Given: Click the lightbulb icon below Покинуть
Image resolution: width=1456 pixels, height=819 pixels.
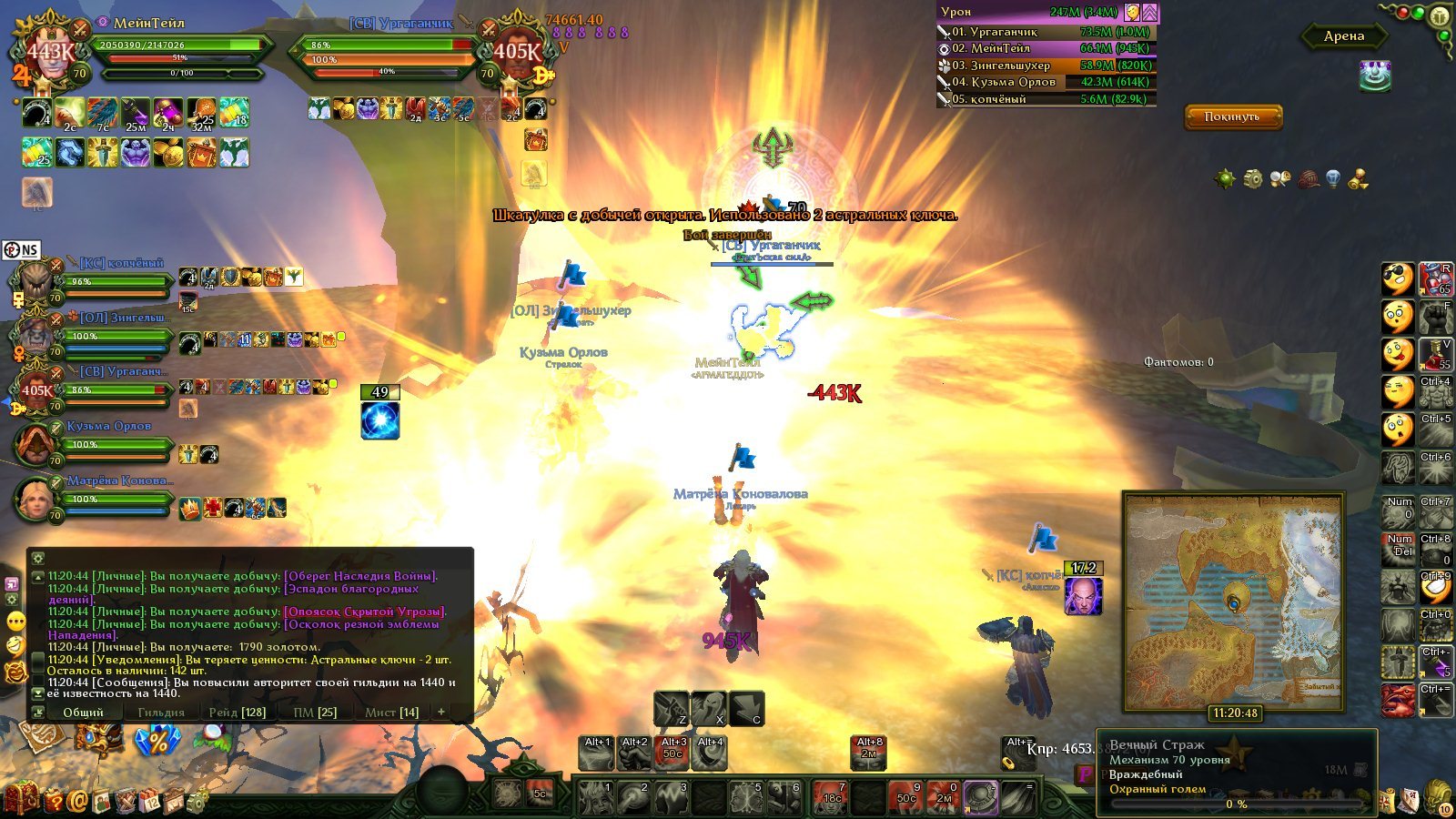Looking at the screenshot, I should (1333, 178).
